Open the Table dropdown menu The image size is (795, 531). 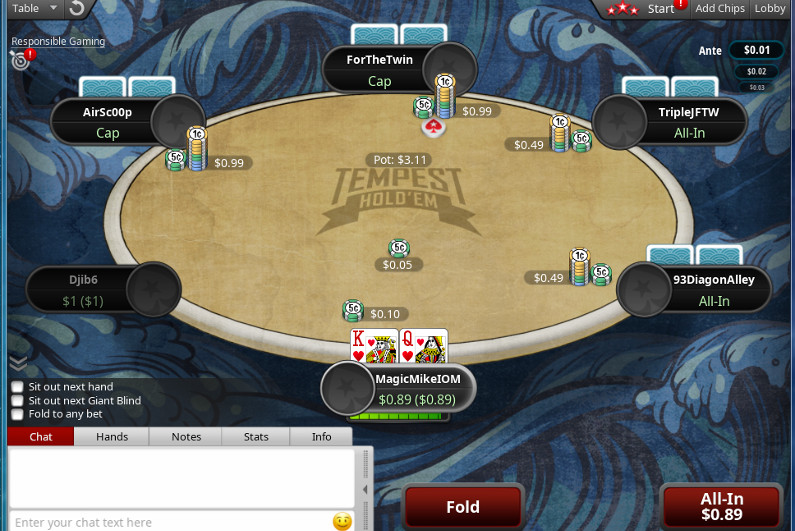30,8
